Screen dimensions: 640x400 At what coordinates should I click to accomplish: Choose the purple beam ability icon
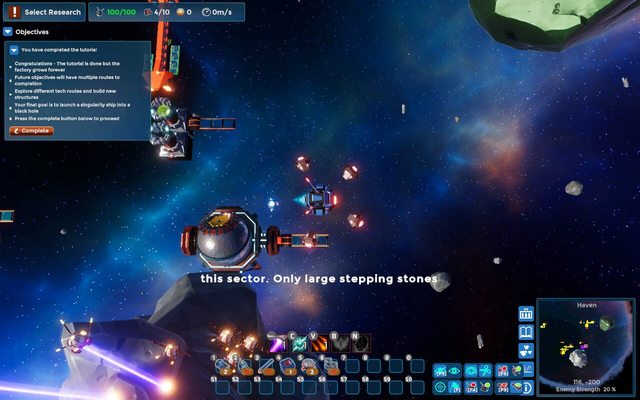pyautogui.click(x=278, y=344)
